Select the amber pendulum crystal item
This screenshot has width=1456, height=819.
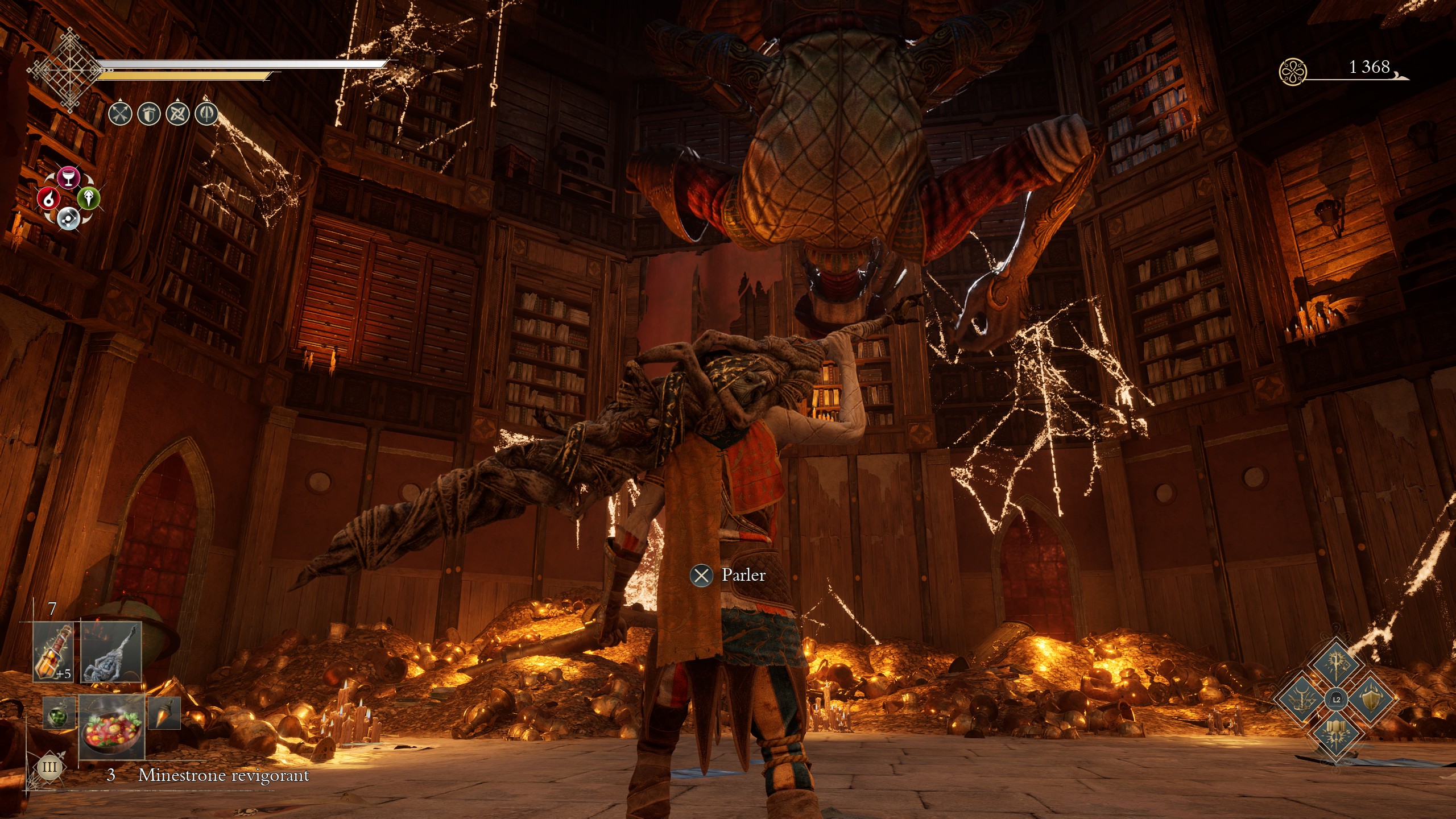164,713
